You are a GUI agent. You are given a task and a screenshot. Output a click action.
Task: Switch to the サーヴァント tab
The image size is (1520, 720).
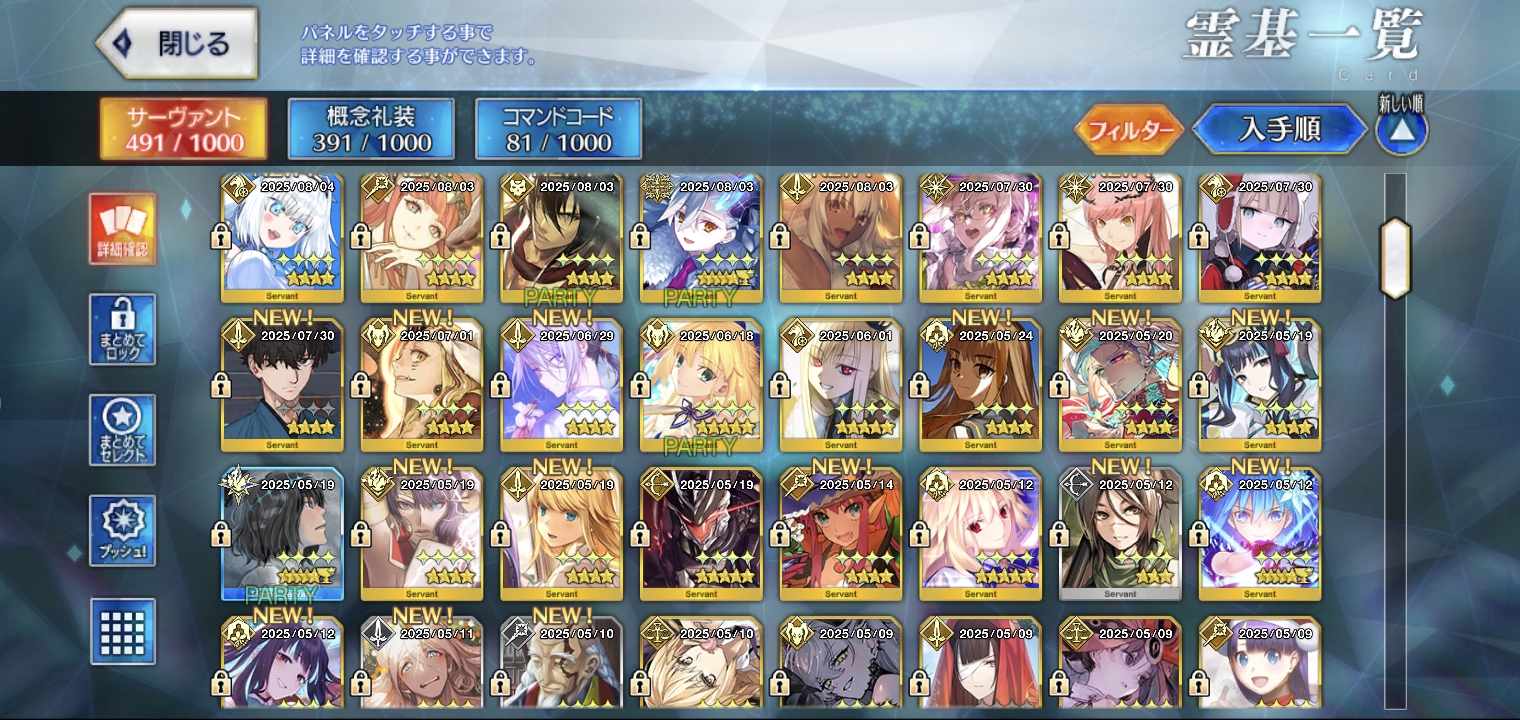(184, 129)
